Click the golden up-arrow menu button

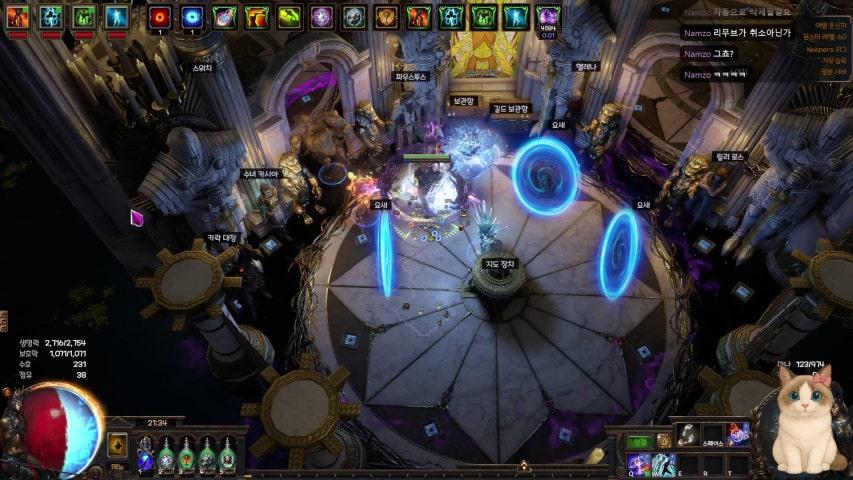pos(117,446)
